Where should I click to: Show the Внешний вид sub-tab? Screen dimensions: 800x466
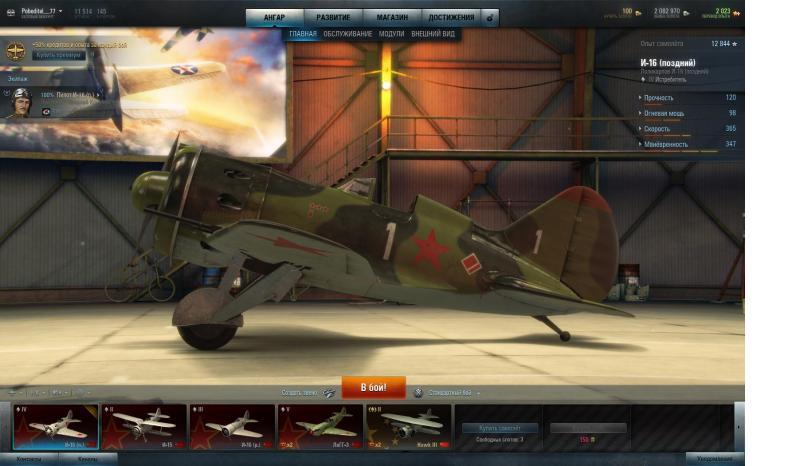point(433,34)
